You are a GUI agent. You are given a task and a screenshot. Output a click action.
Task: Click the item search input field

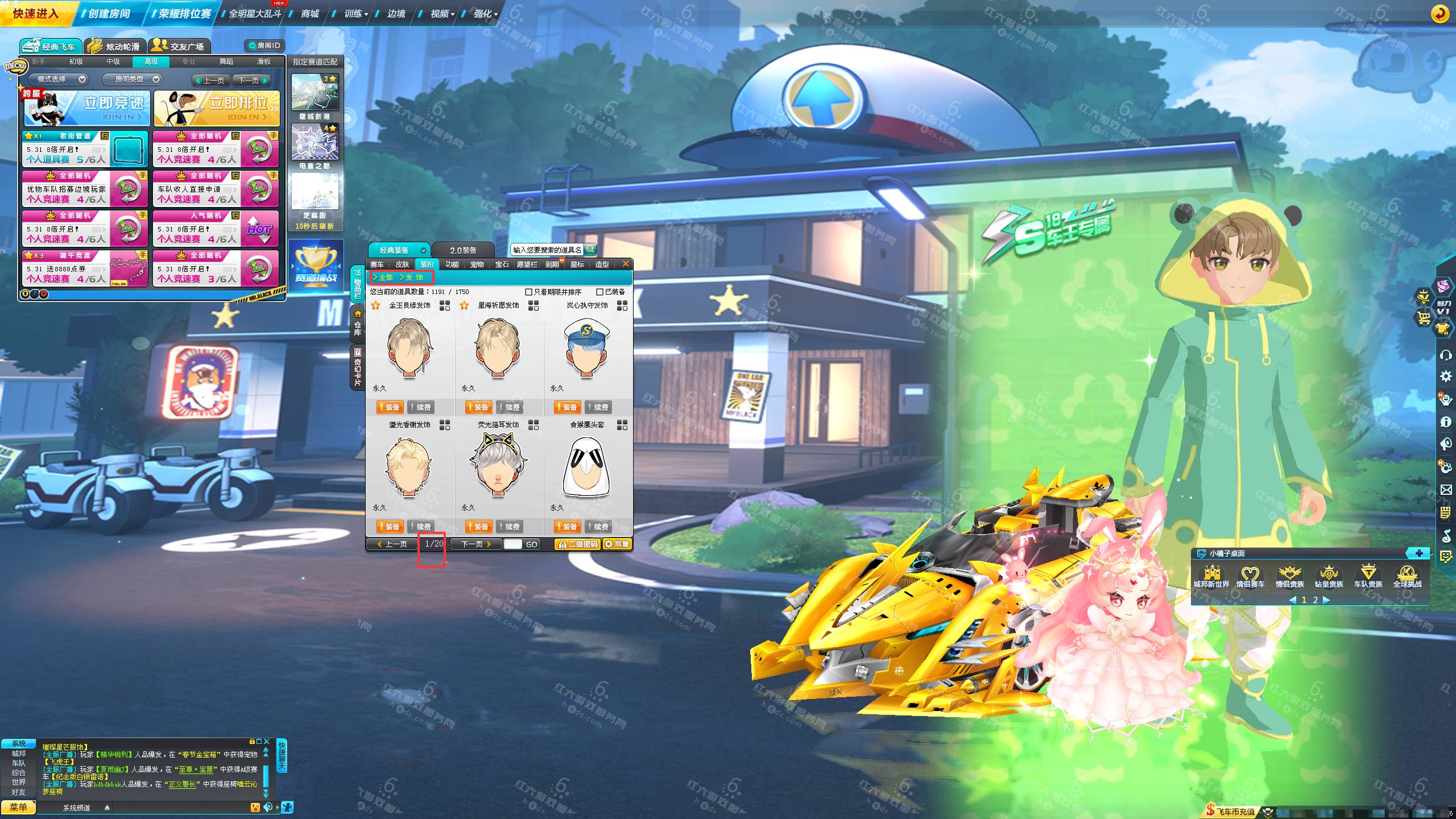click(x=547, y=250)
